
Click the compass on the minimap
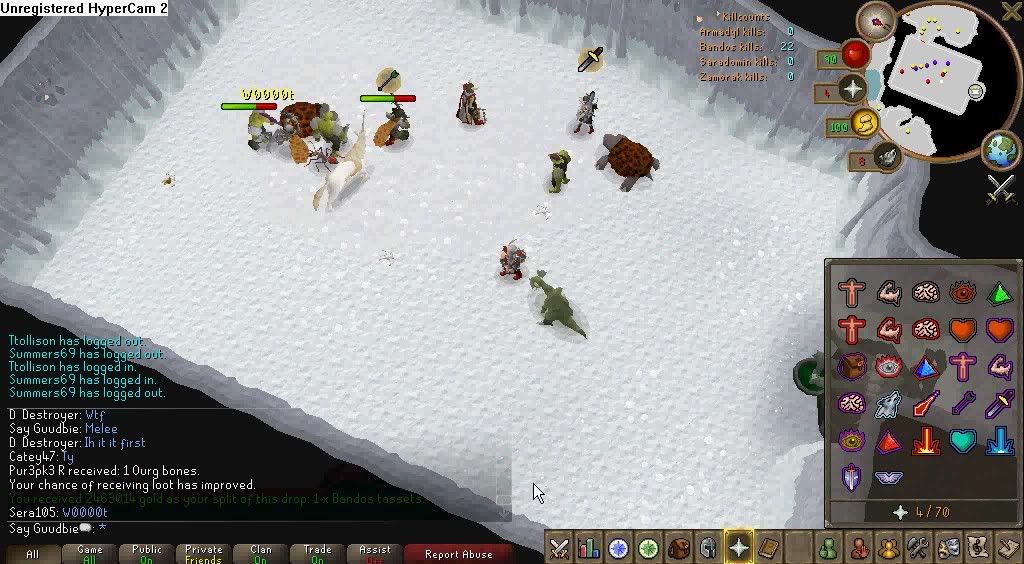coord(880,20)
